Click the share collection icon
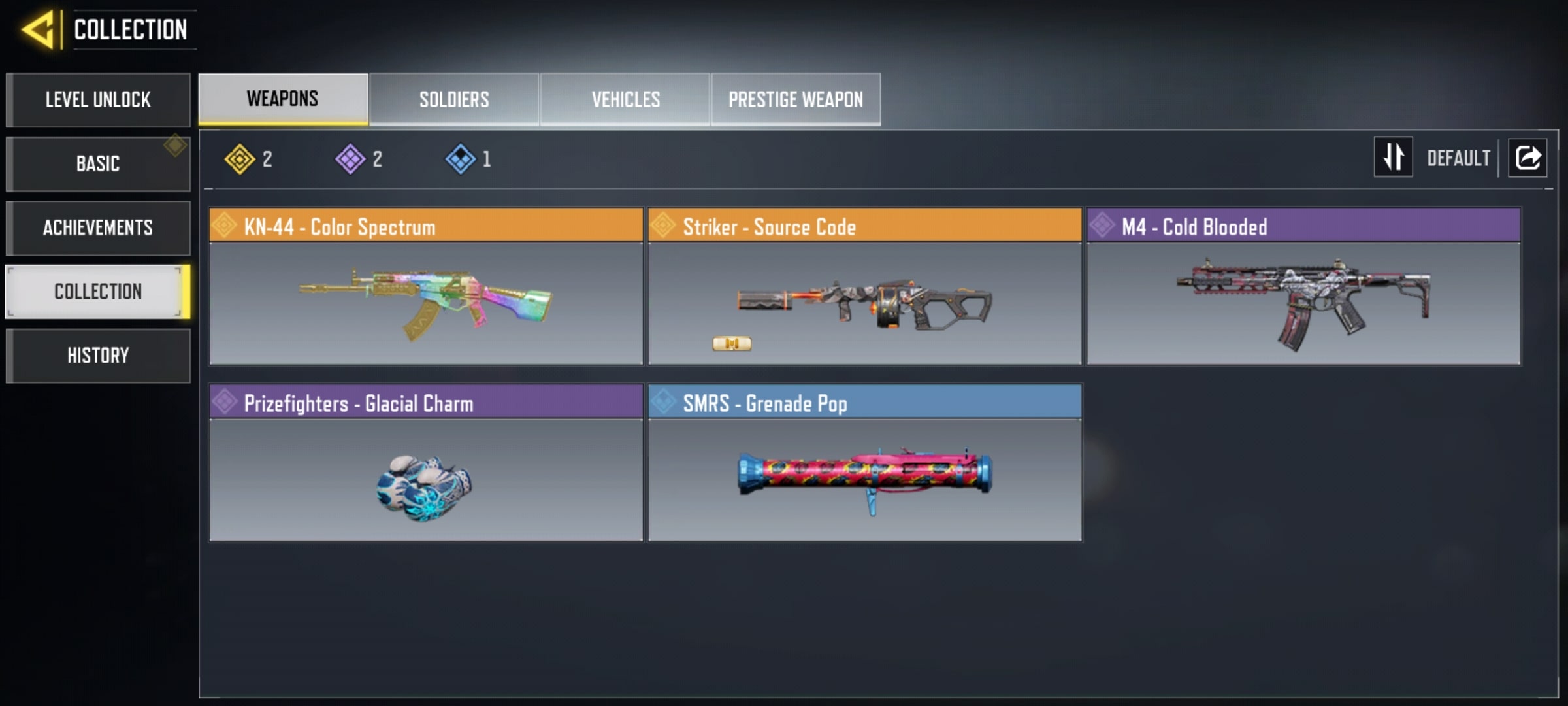 point(1527,158)
